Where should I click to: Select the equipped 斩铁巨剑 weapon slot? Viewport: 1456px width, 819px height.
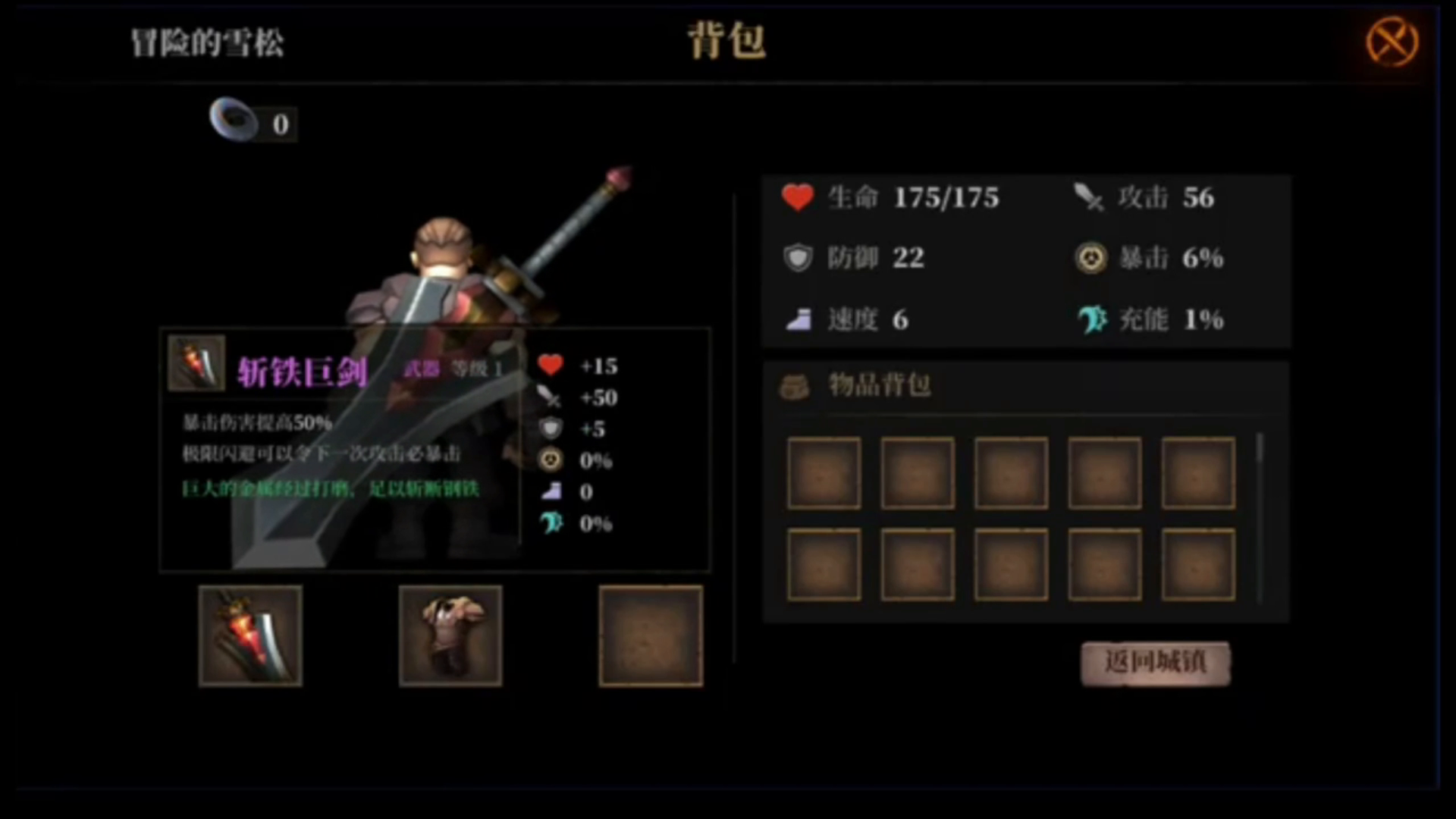pyautogui.click(x=250, y=635)
